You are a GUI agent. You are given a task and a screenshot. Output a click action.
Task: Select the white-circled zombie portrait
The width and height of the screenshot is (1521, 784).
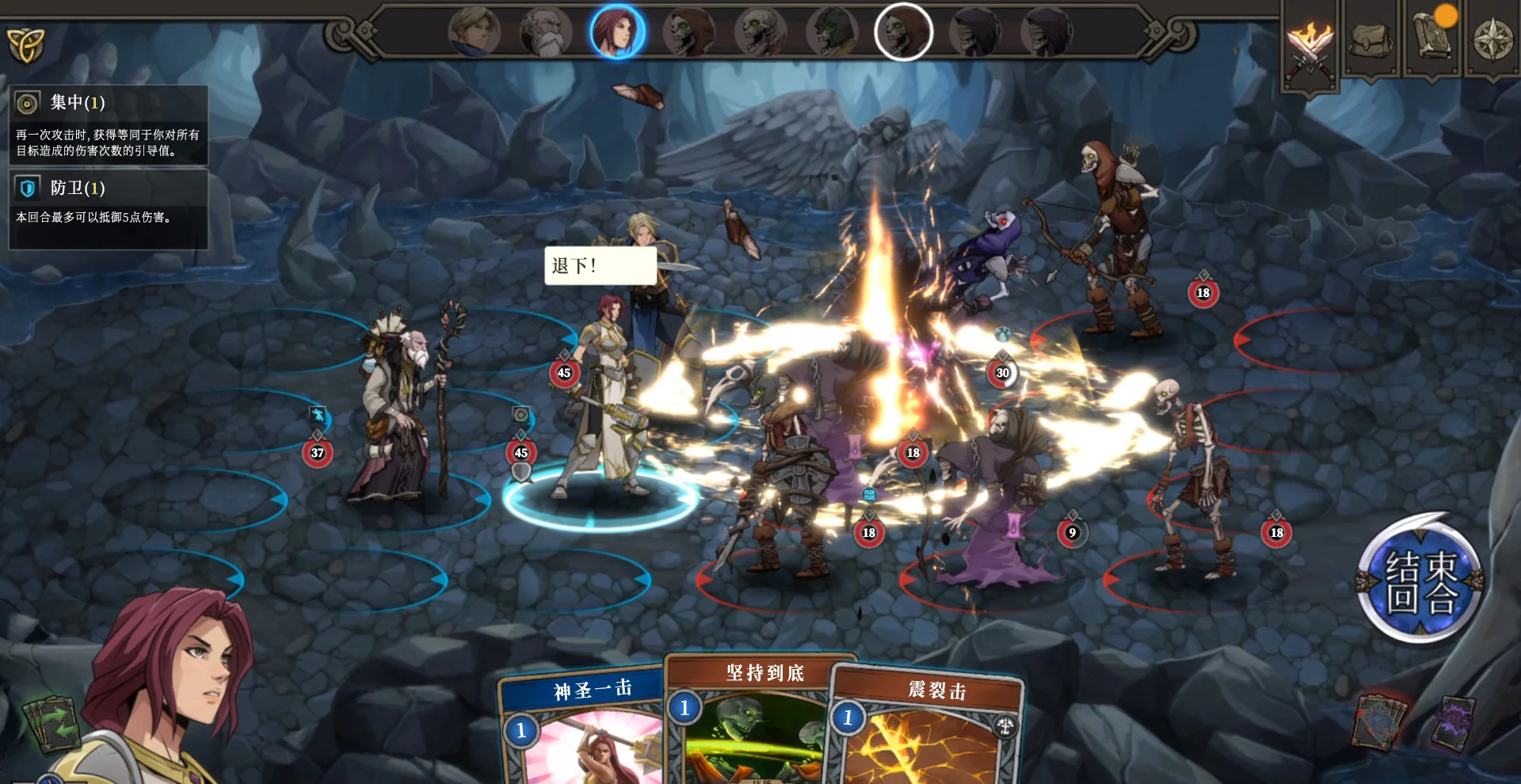point(903,32)
